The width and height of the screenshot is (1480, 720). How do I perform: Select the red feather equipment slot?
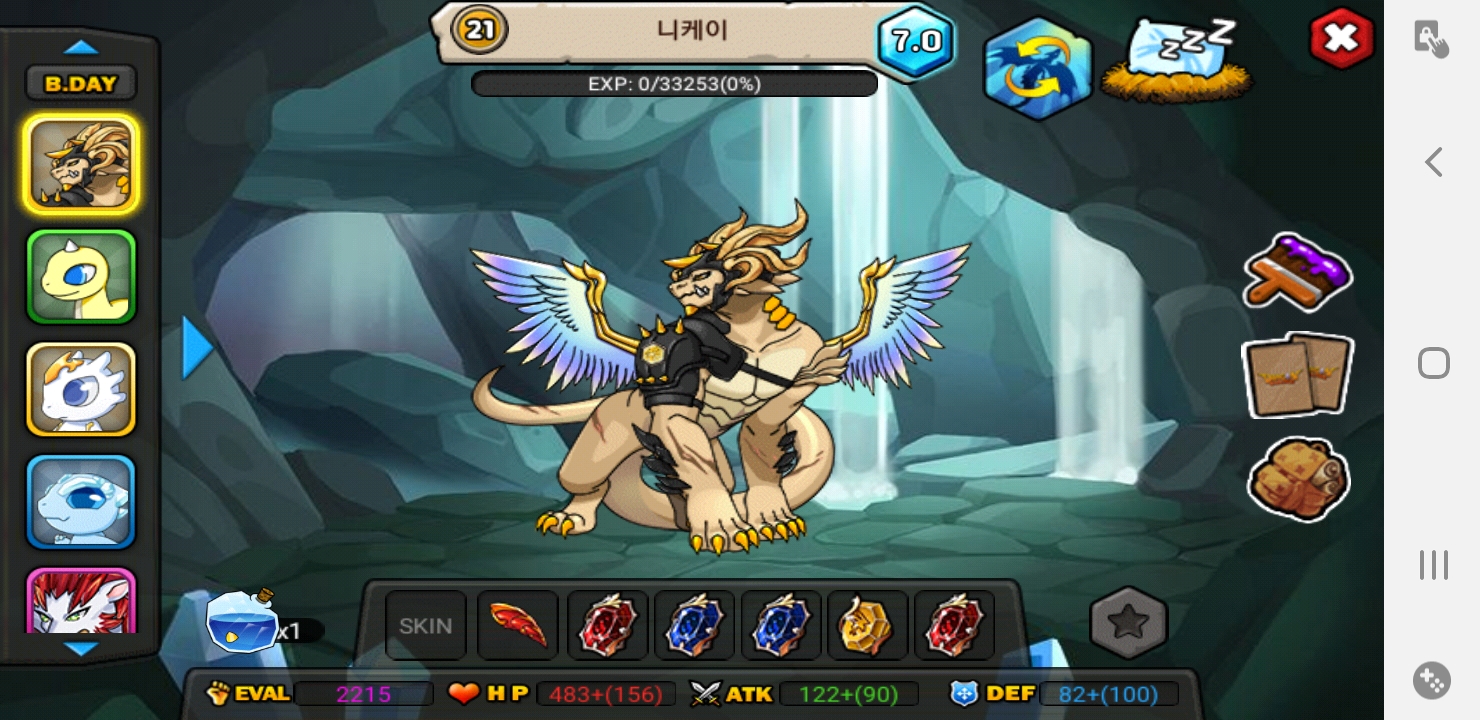[x=518, y=626]
